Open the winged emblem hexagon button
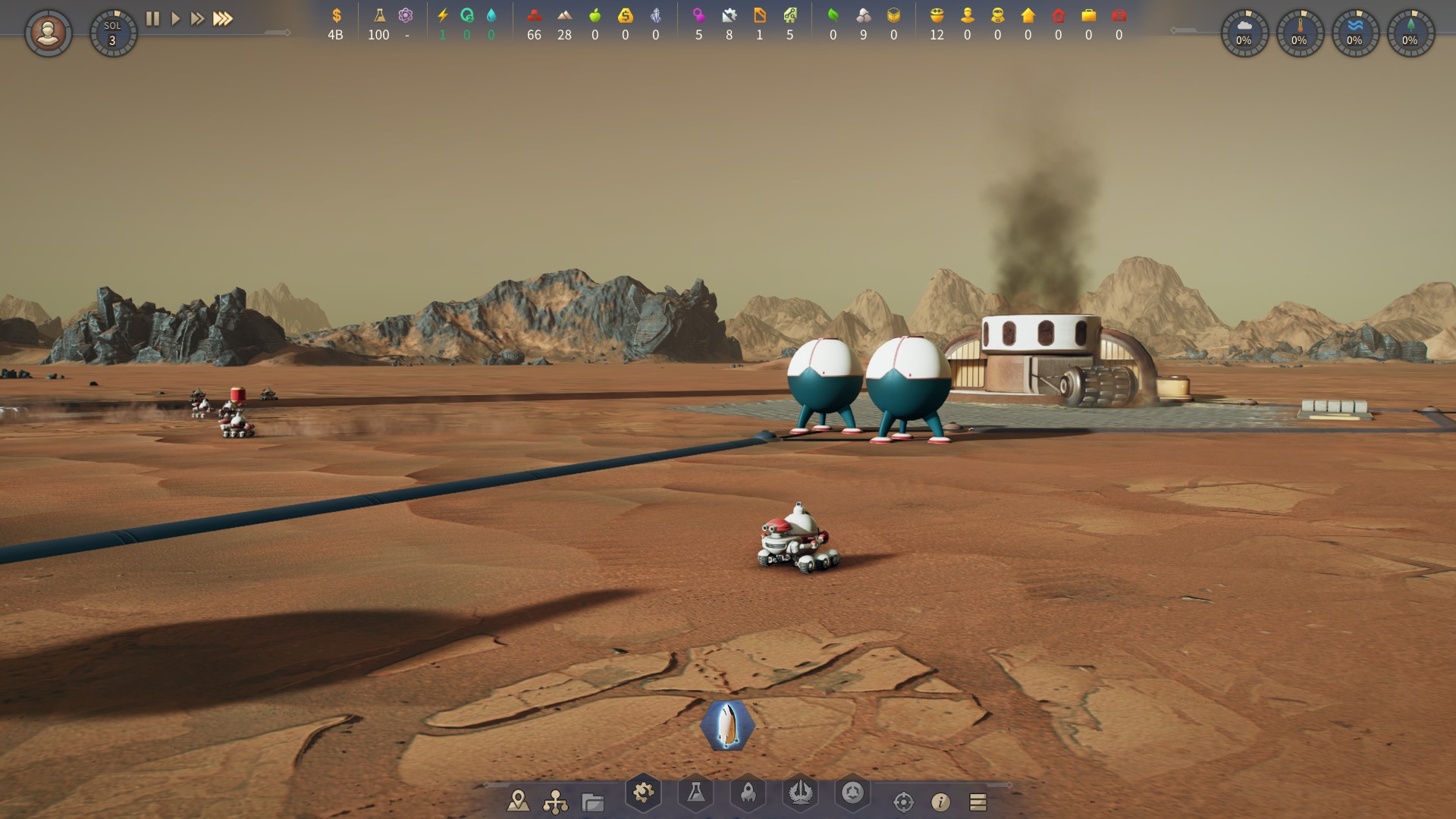 [800, 793]
